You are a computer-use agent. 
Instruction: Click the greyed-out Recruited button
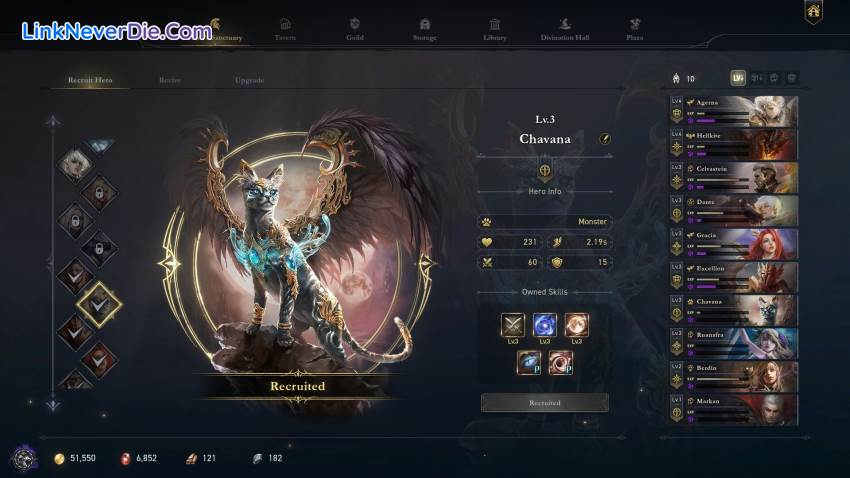click(545, 403)
